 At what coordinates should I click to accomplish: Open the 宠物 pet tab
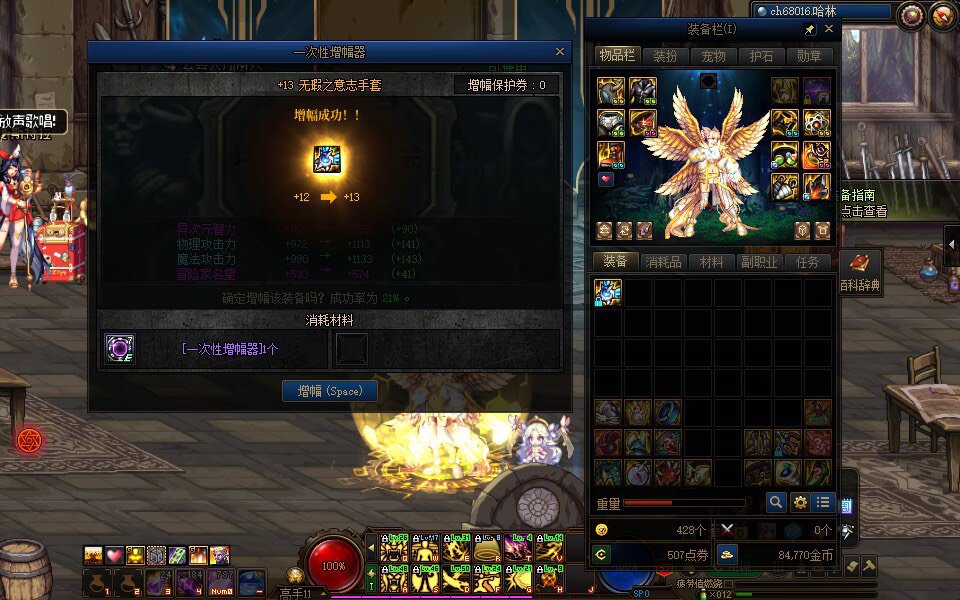713,56
